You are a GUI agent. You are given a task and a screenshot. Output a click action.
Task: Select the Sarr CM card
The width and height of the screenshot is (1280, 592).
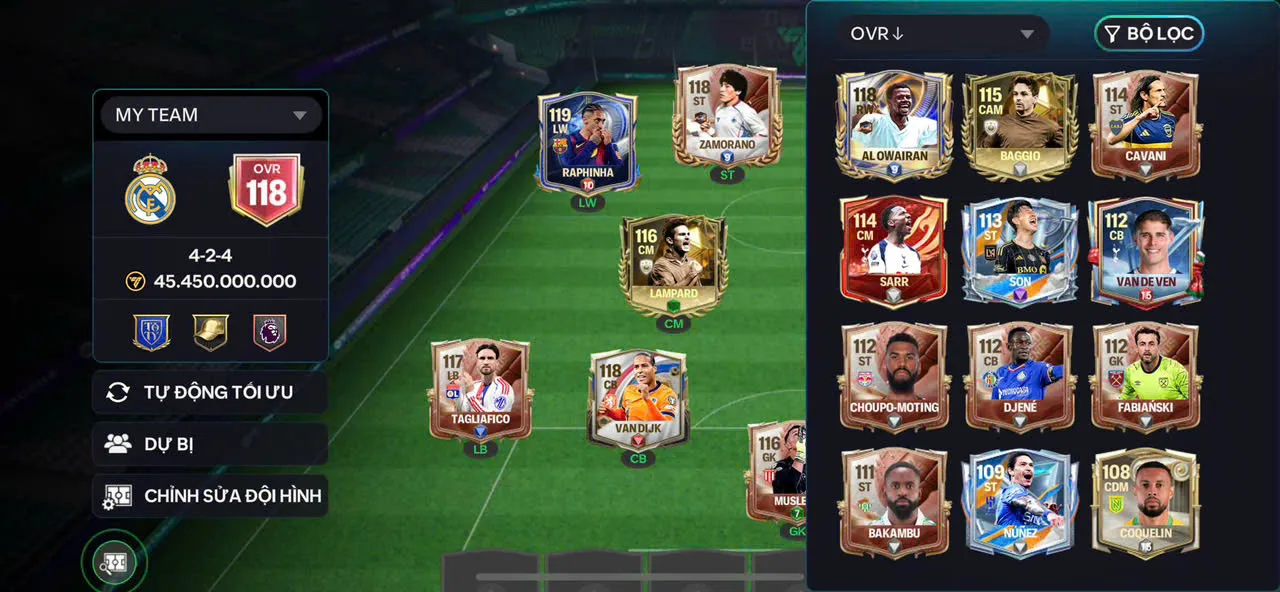point(894,250)
